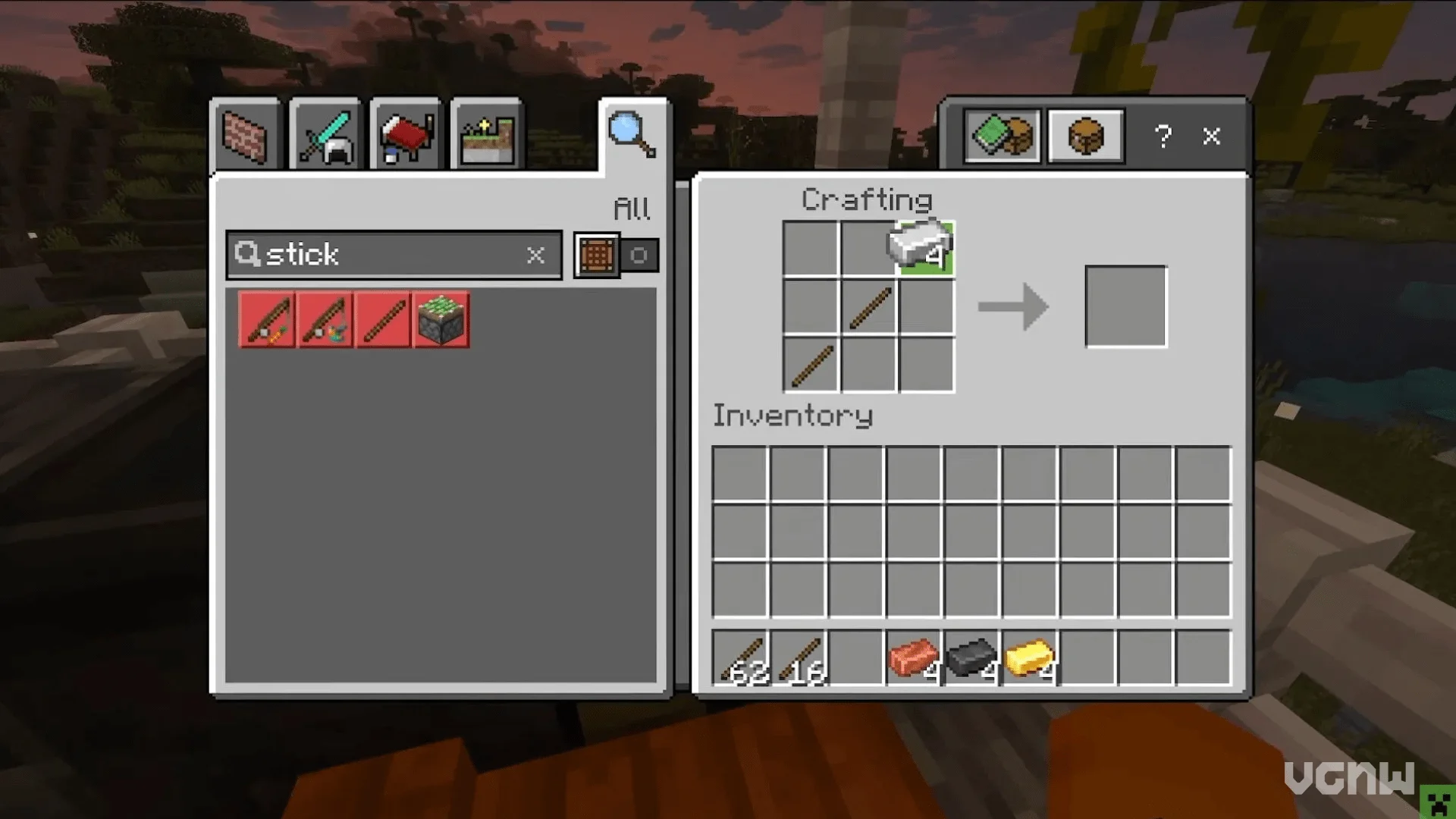Pick the iron ingot in the crafting grid
This screenshot has height=819, width=1456.
(x=926, y=248)
